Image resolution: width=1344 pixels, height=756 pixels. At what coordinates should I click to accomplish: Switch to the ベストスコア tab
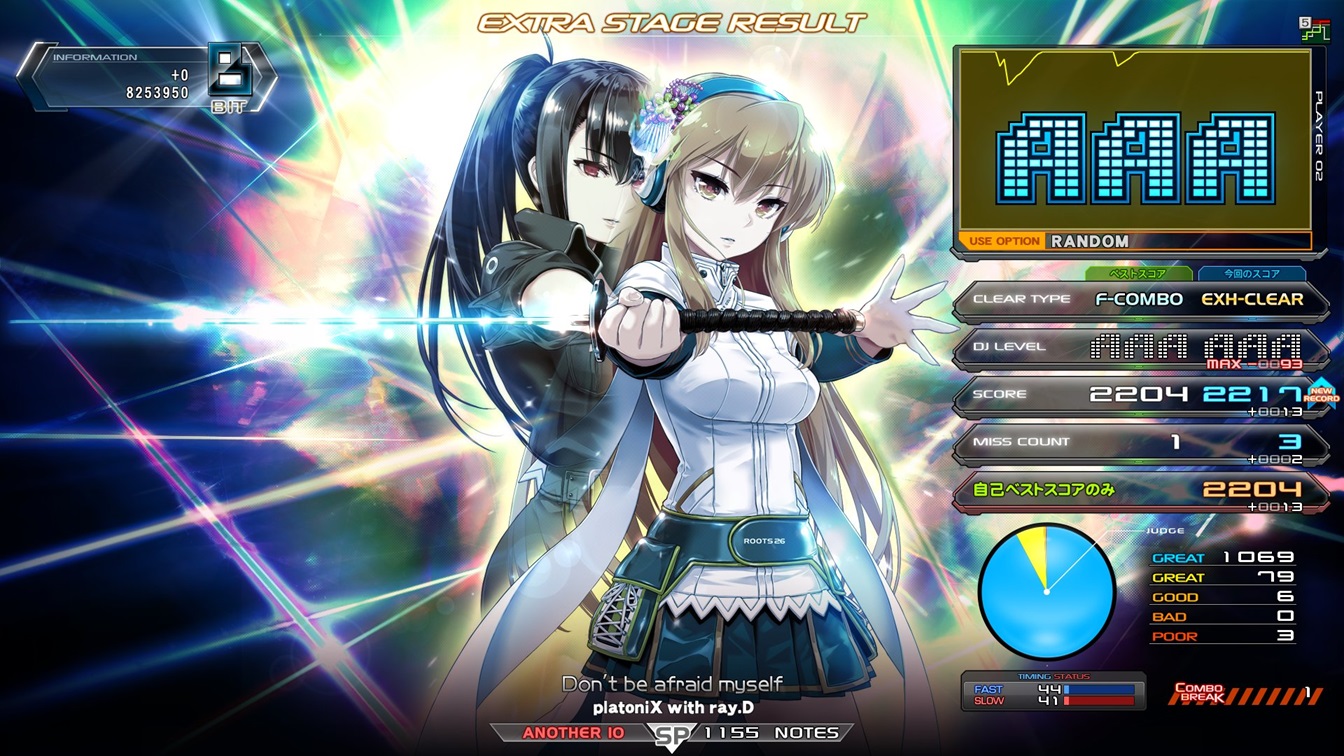pyautogui.click(x=1139, y=273)
